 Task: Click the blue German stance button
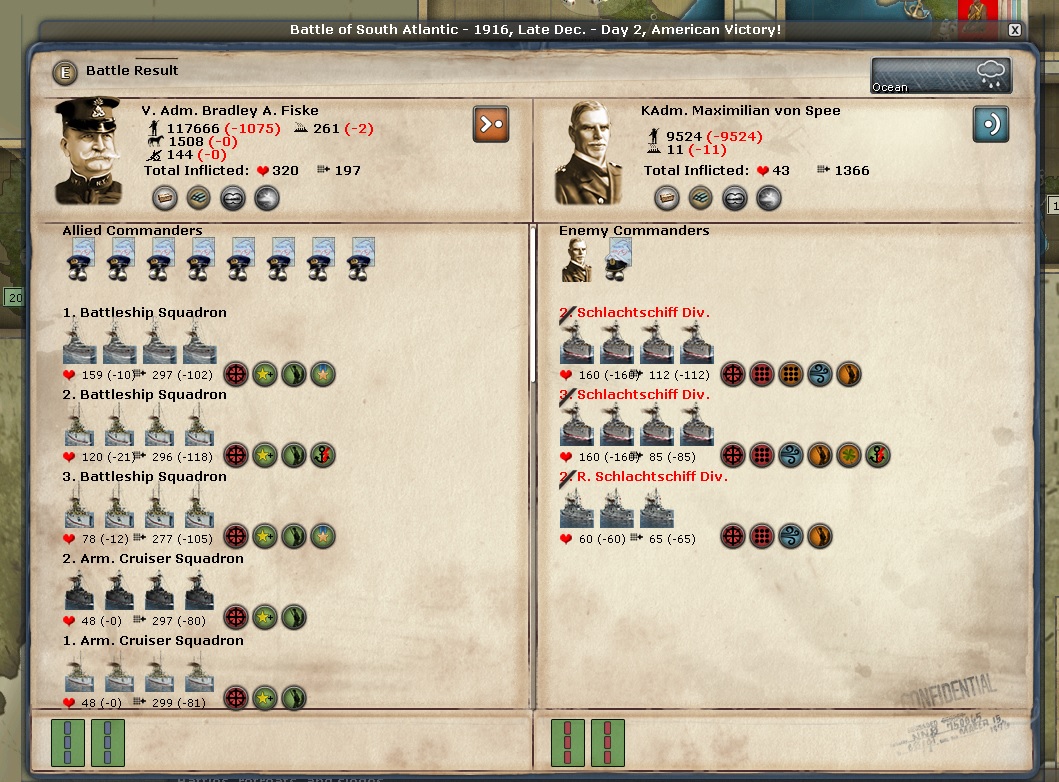point(990,124)
